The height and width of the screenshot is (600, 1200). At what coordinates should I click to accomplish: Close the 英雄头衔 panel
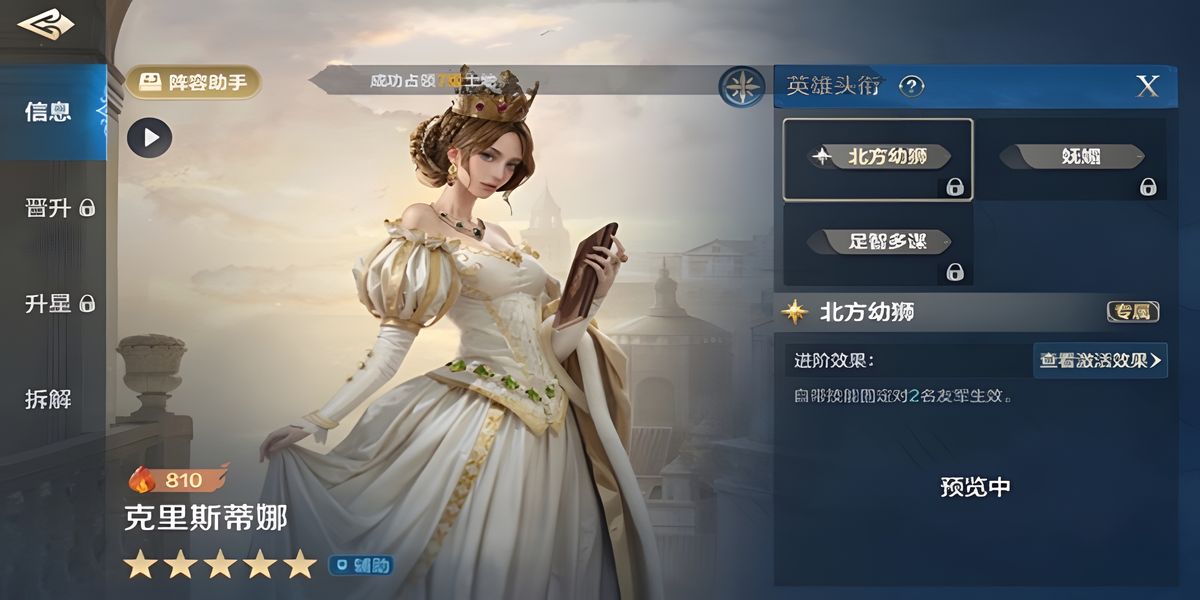[1147, 86]
